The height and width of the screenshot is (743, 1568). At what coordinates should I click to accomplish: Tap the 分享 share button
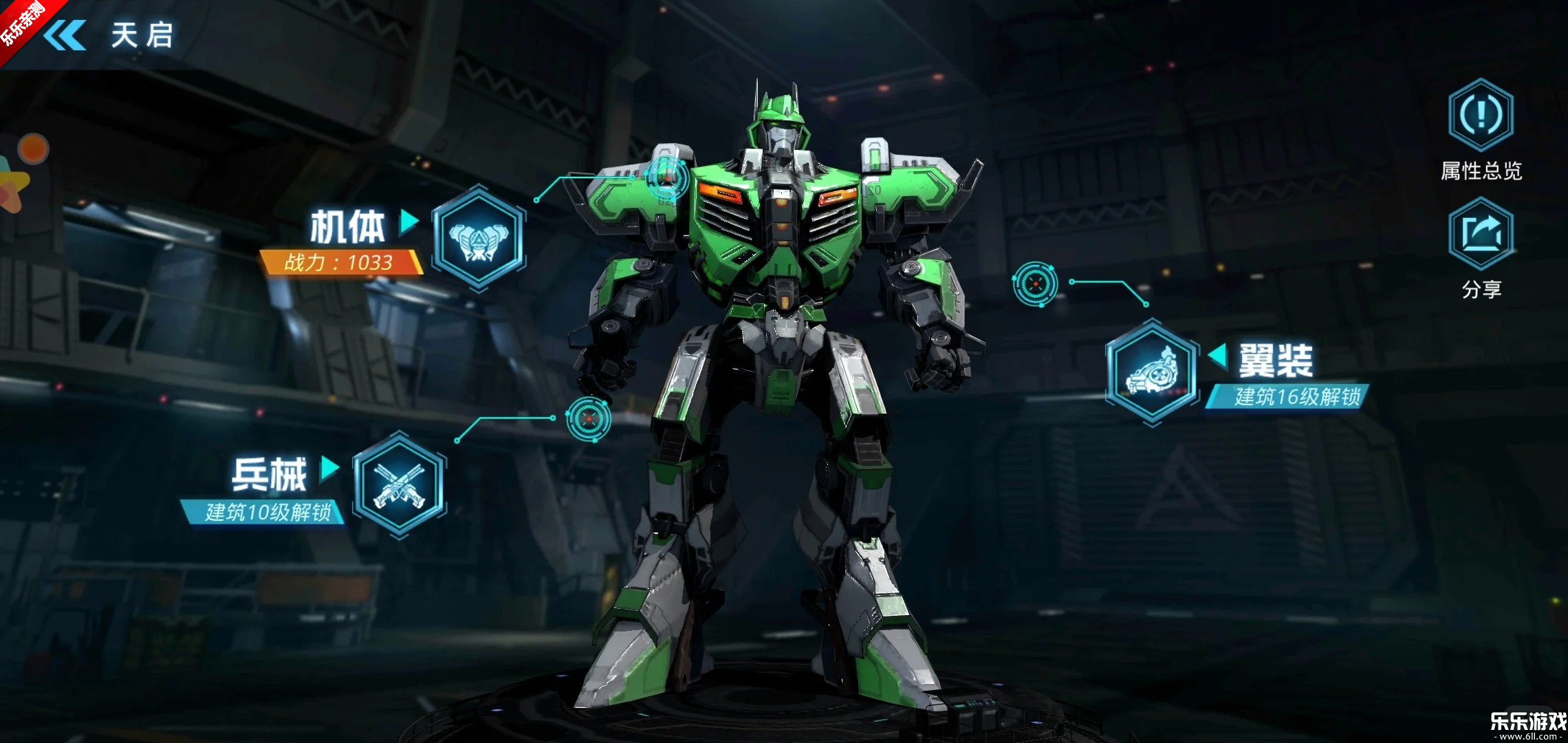1481,234
